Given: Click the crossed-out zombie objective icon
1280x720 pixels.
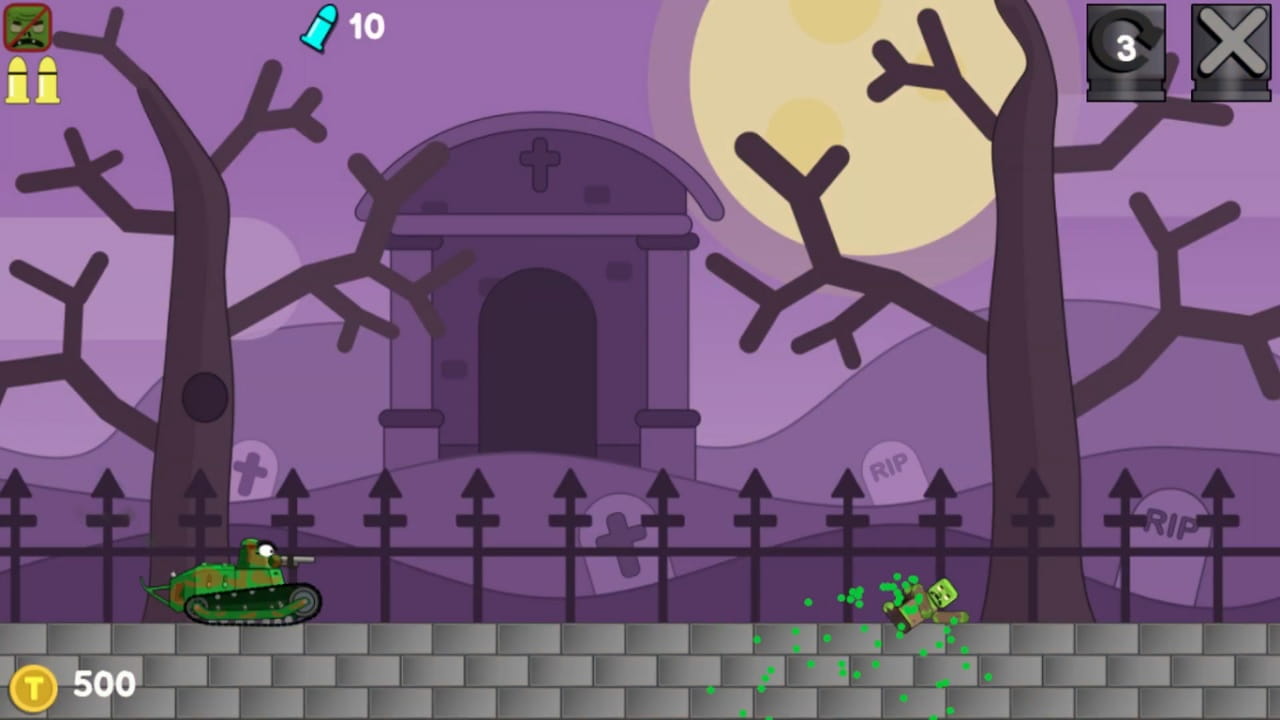Looking at the screenshot, I should [x=27, y=27].
